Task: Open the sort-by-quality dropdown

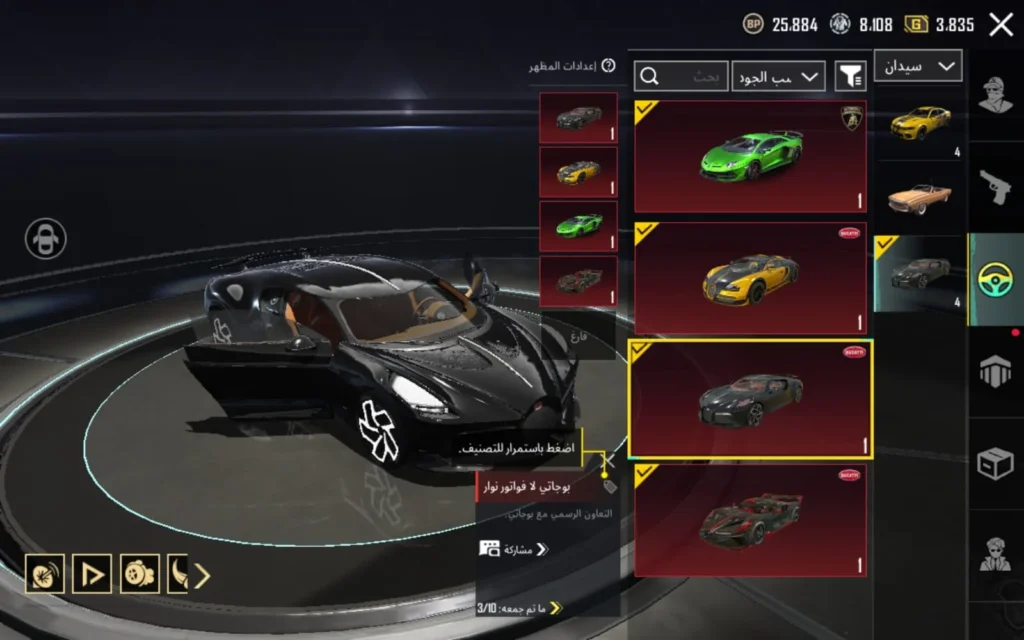Action: 779,76
